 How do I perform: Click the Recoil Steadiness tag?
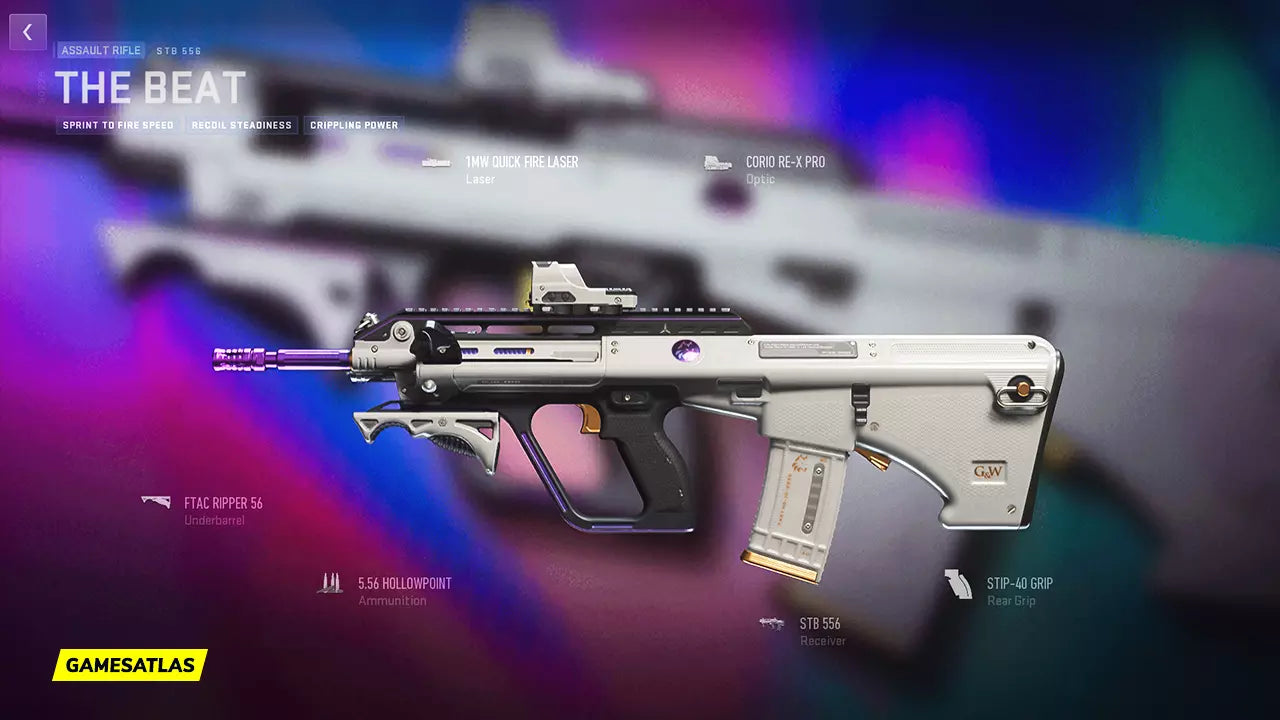click(x=244, y=125)
